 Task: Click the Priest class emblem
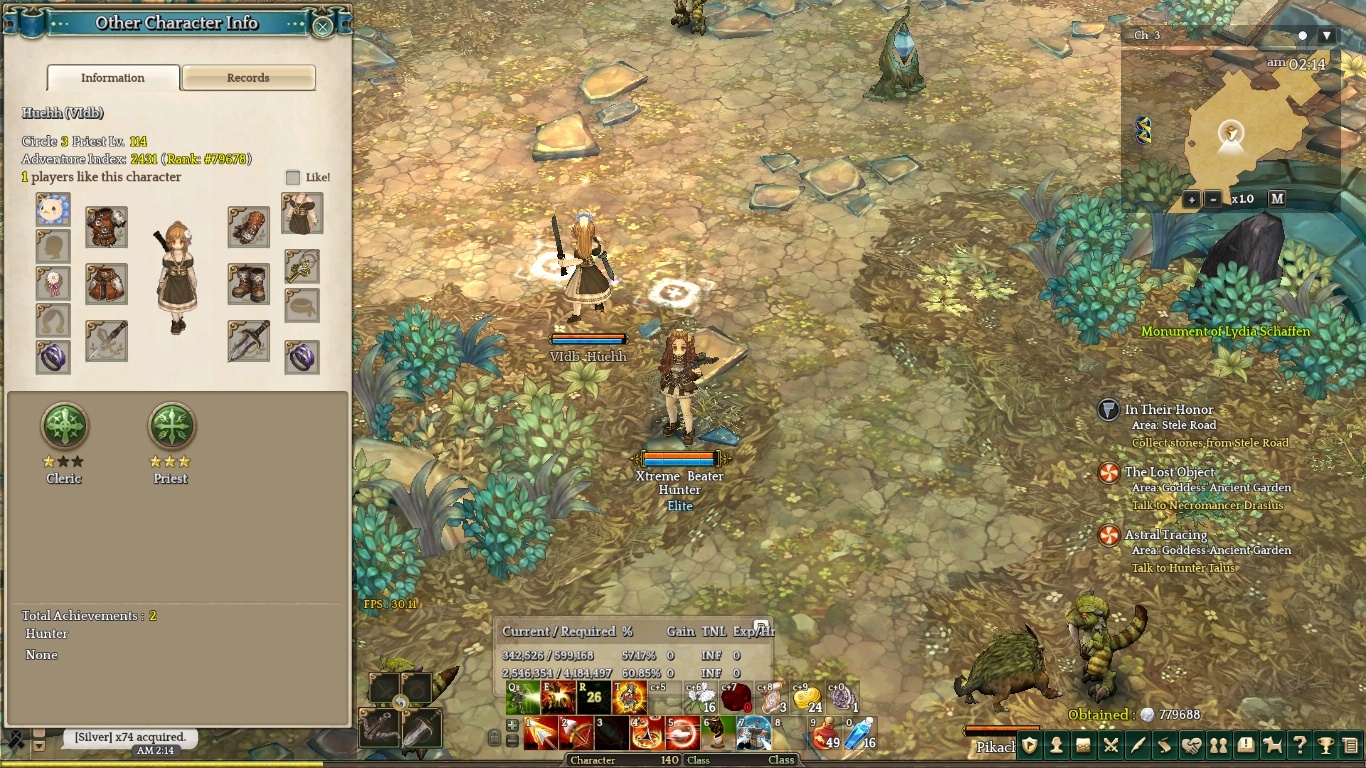(171, 427)
